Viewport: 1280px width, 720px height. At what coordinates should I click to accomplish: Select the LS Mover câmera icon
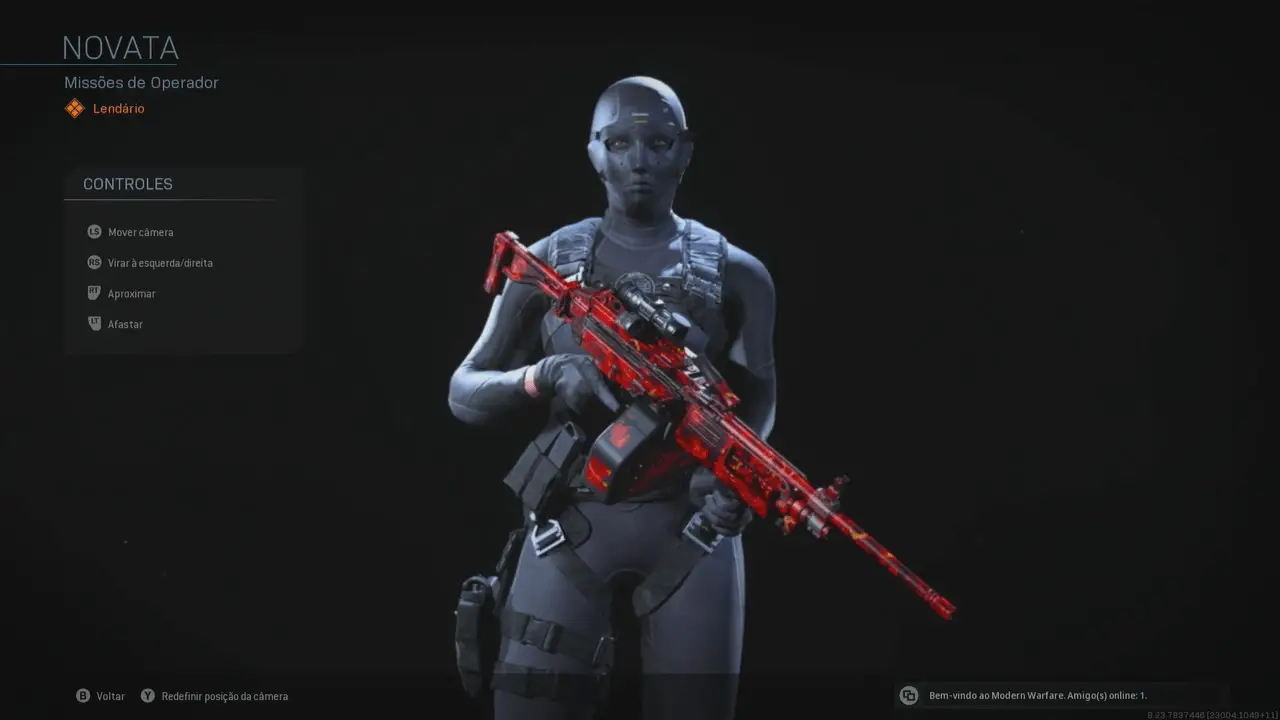[x=93, y=231]
